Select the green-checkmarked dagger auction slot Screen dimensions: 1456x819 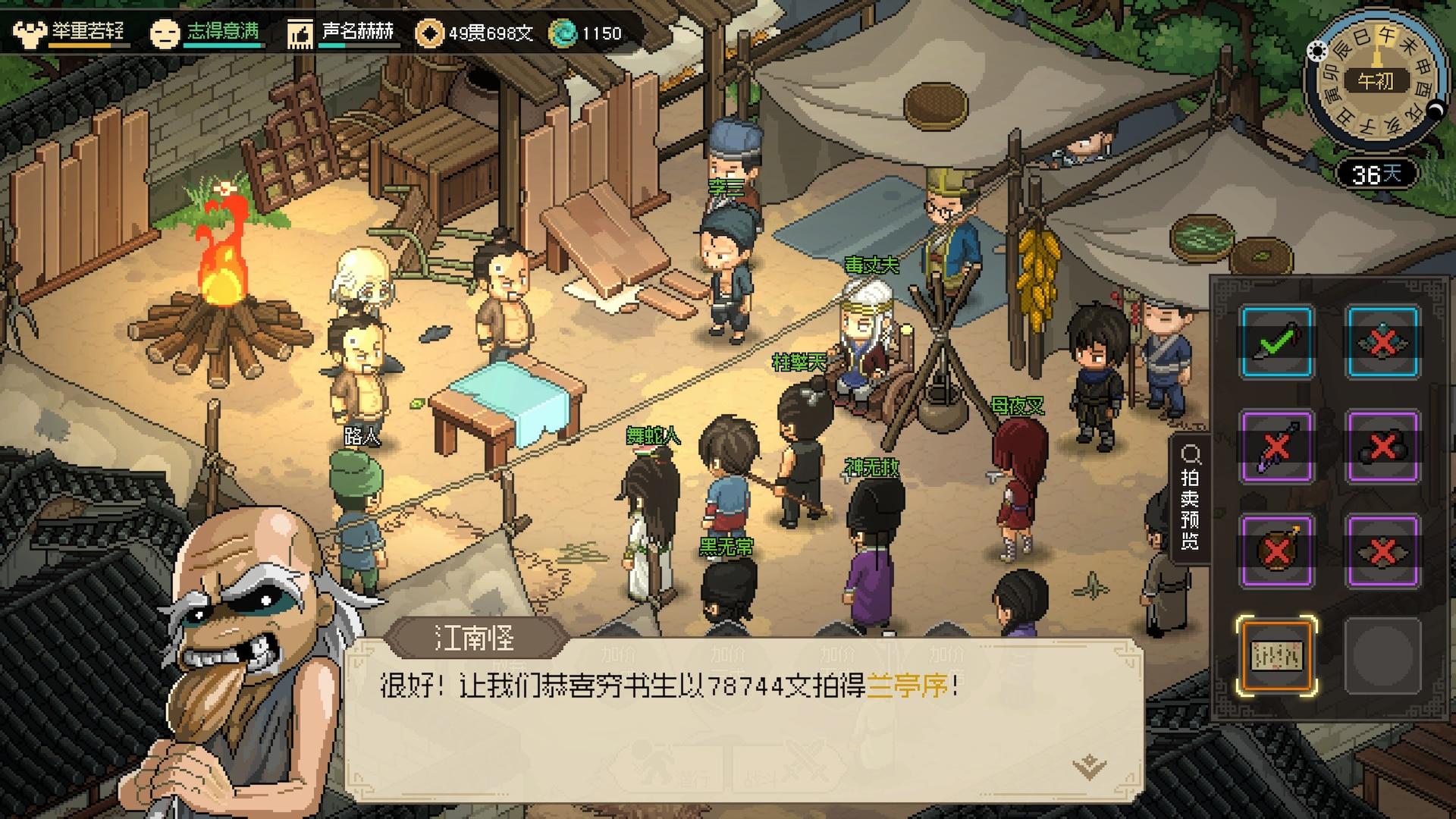click(1277, 342)
